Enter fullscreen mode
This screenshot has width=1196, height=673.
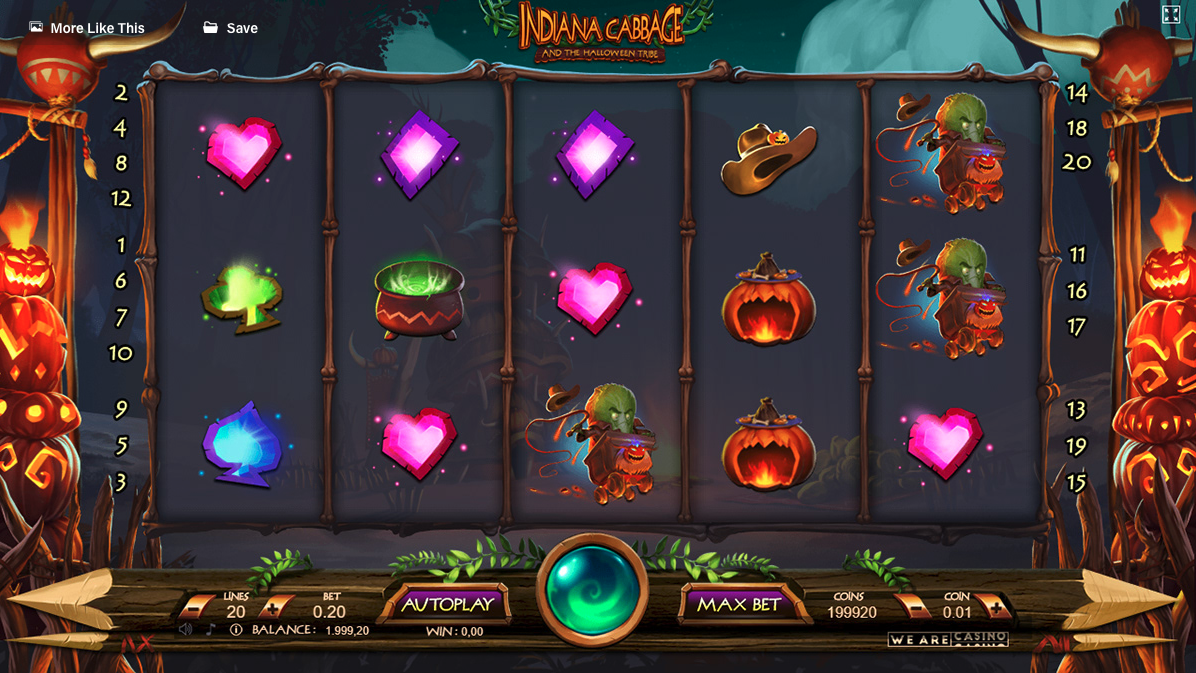(1171, 14)
